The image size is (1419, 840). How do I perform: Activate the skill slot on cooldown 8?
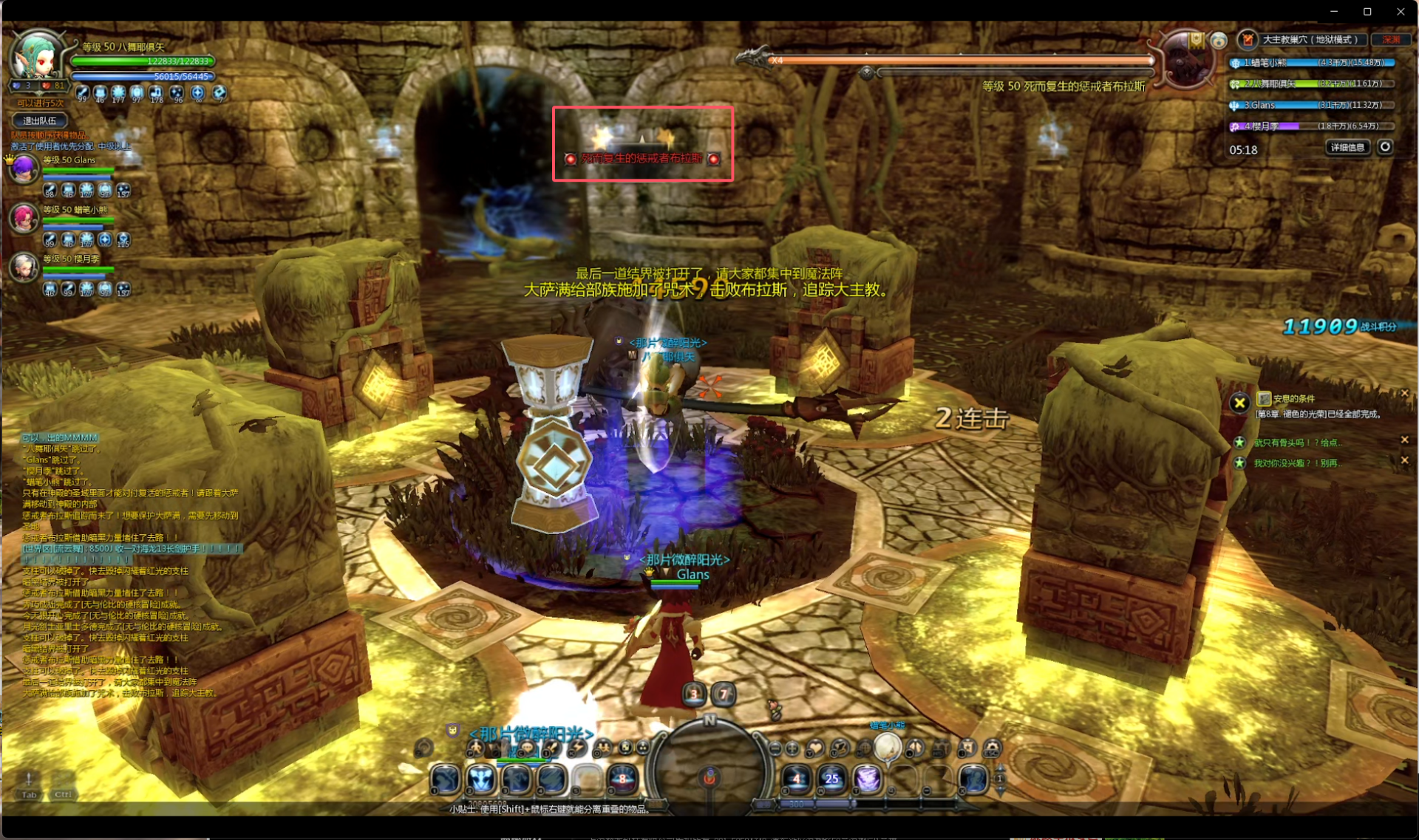pos(622,778)
